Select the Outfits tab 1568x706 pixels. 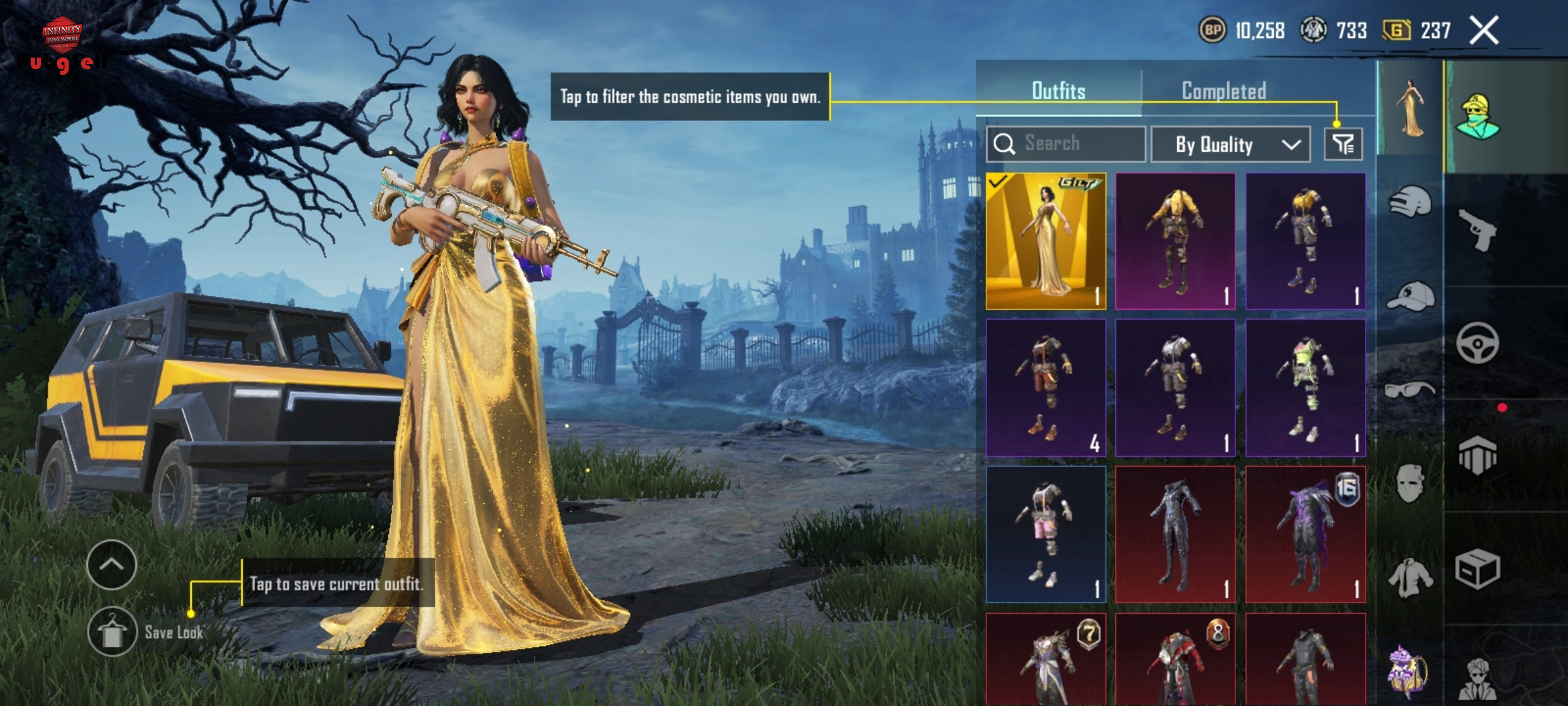point(1058,91)
